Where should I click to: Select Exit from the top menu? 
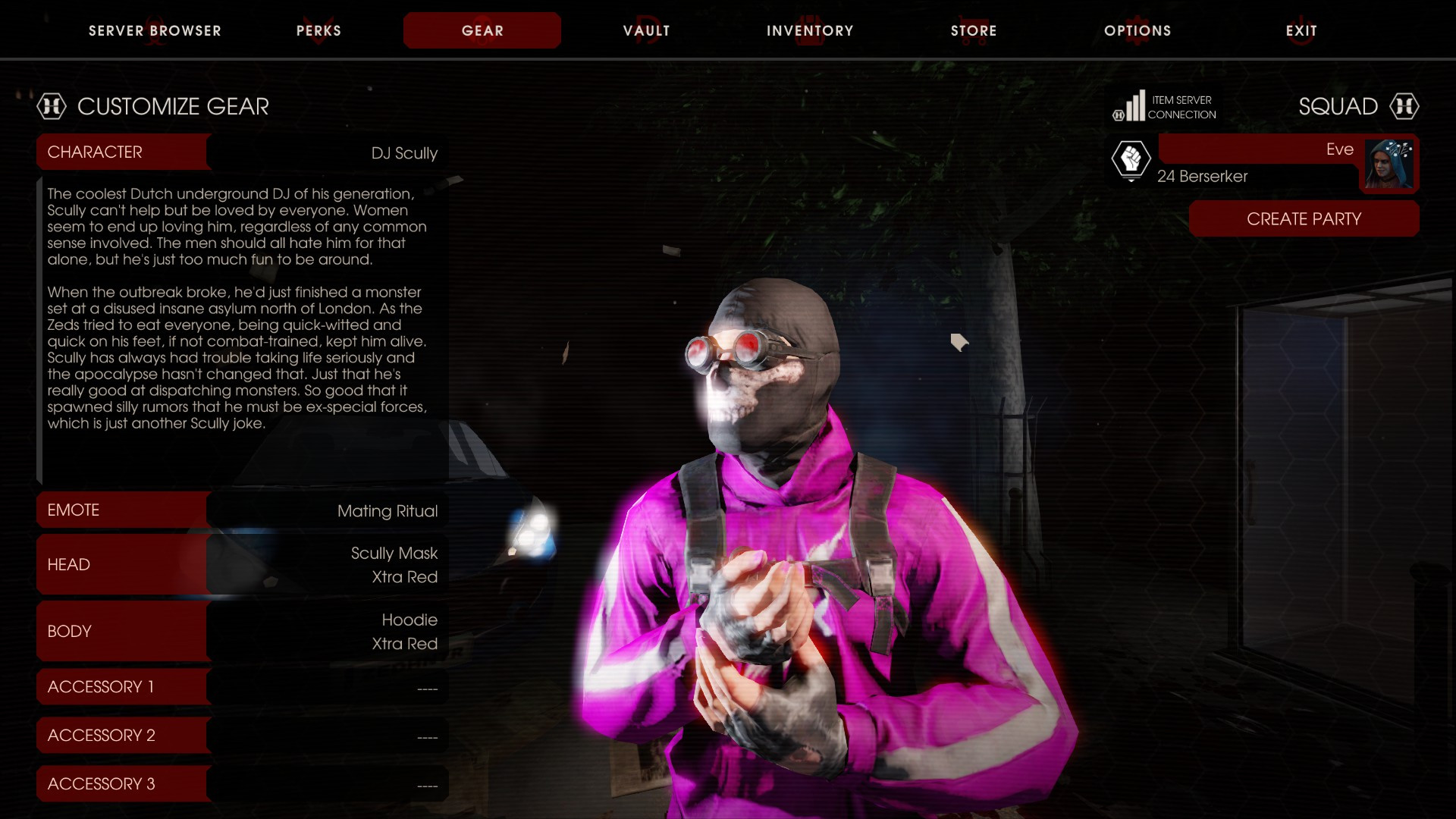tap(1301, 30)
